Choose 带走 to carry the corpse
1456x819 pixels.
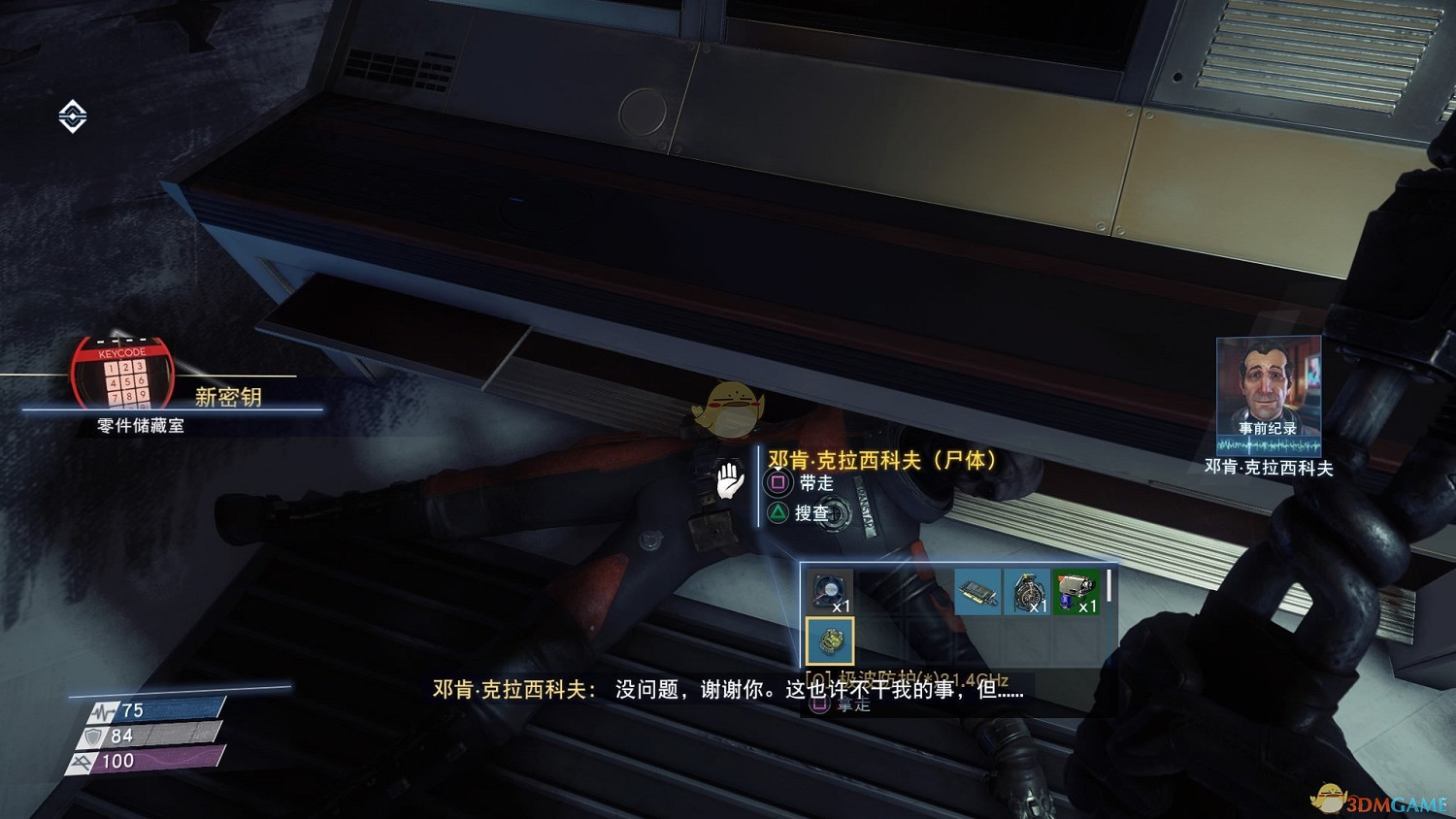[815, 482]
